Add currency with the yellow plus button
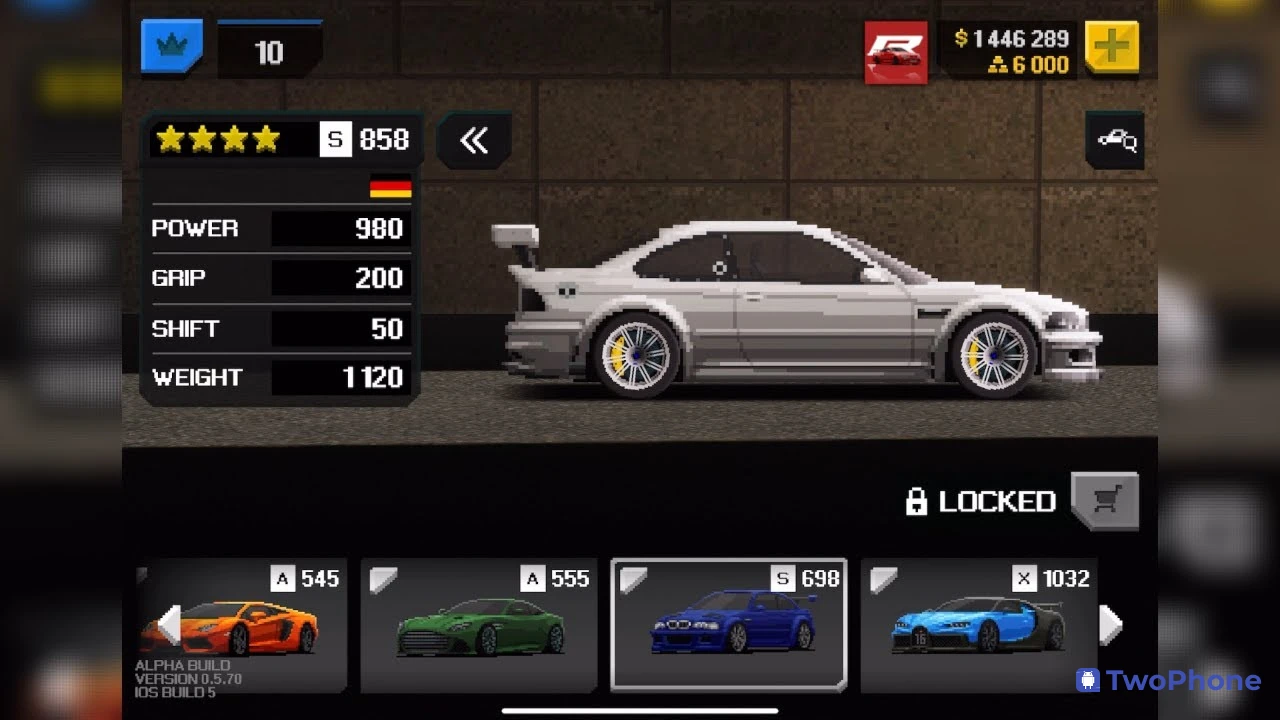Screen dimensions: 1280x720 pyautogui.click(x=1111, y=47)
